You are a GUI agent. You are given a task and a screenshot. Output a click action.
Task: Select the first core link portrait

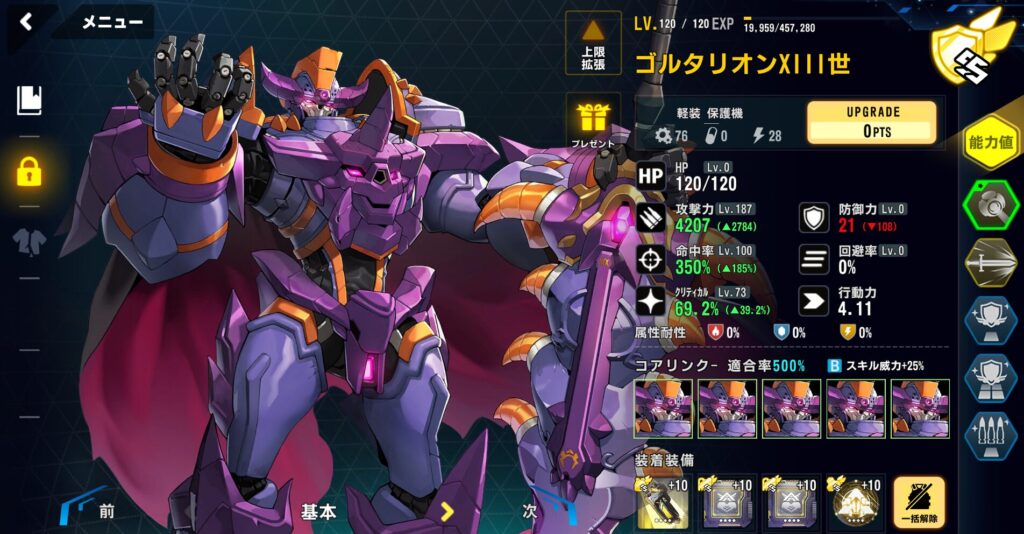663,409
